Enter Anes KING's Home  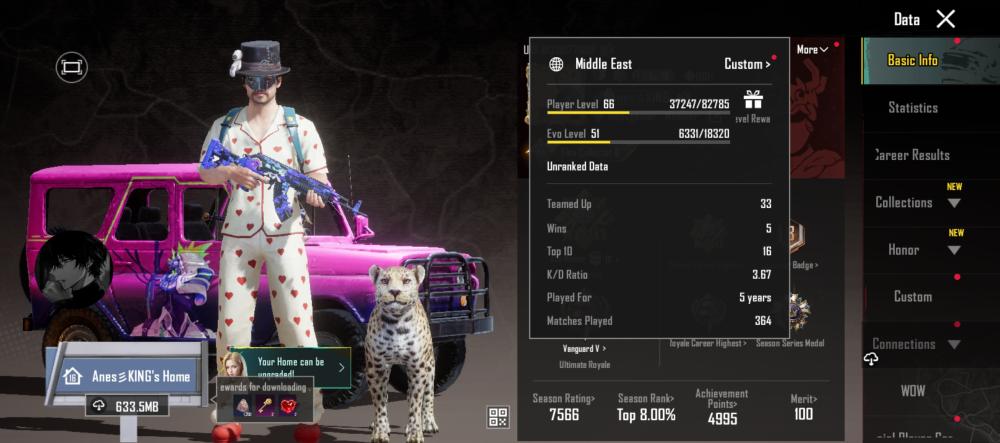point(127,377)
